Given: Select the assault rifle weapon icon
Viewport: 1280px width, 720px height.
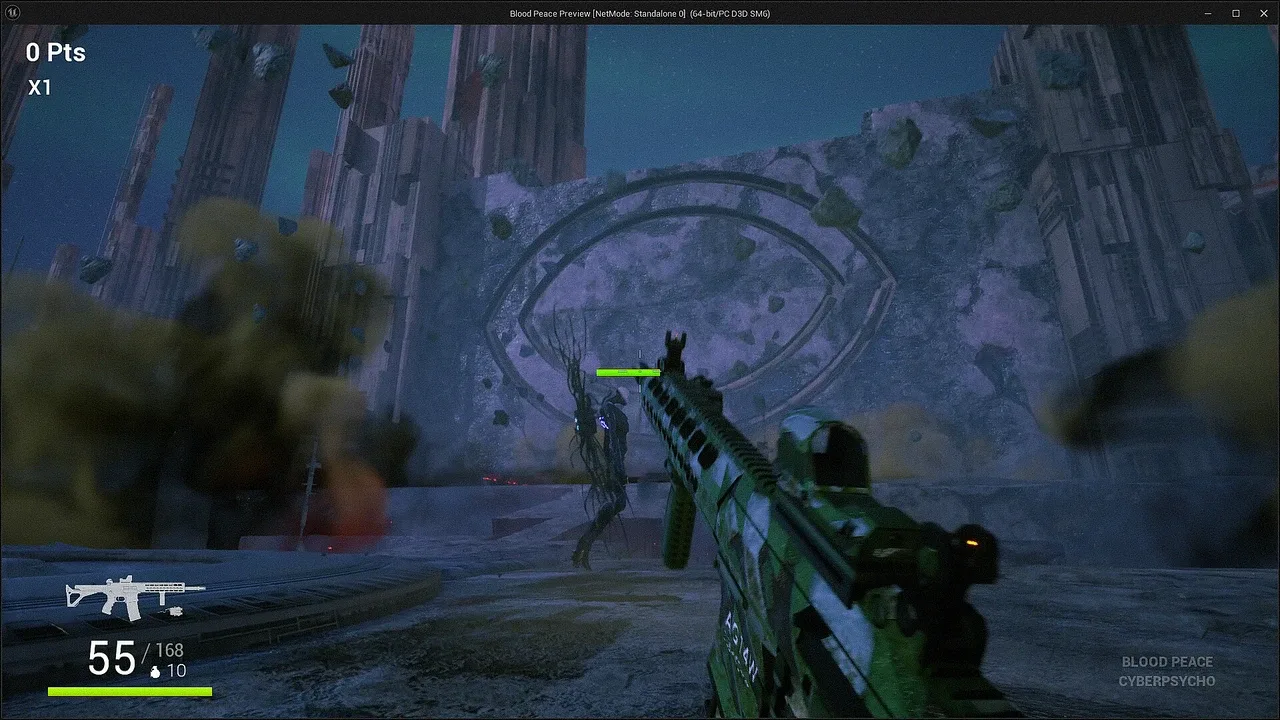Looking at the screenshot, I should 134,596.
